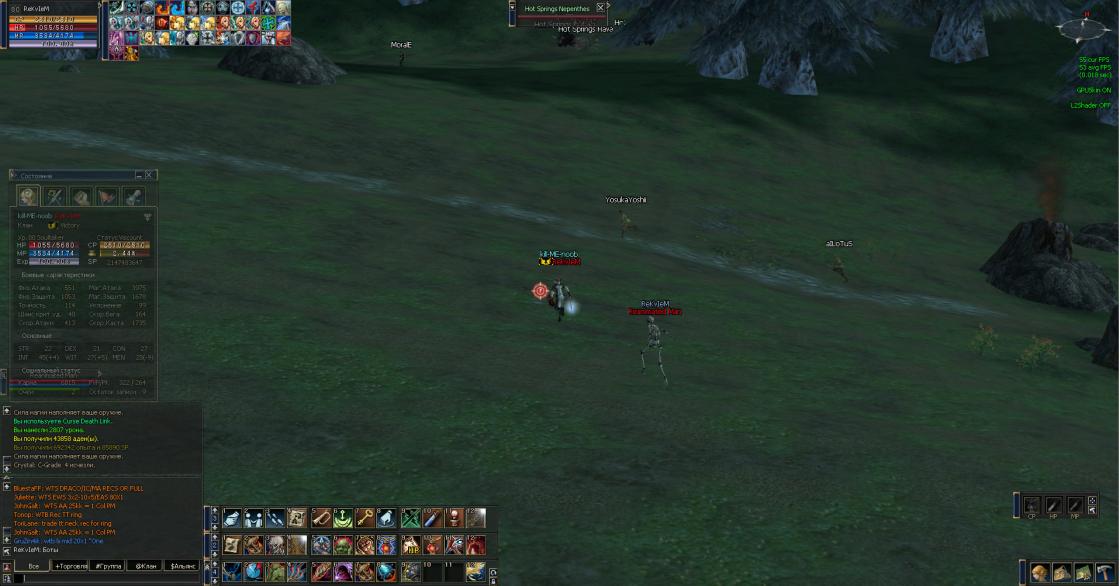Show the $Альянс alliance chat tab
This screenshot has height=586, width=1120.
pyautogui.click(x=182, y=566)
